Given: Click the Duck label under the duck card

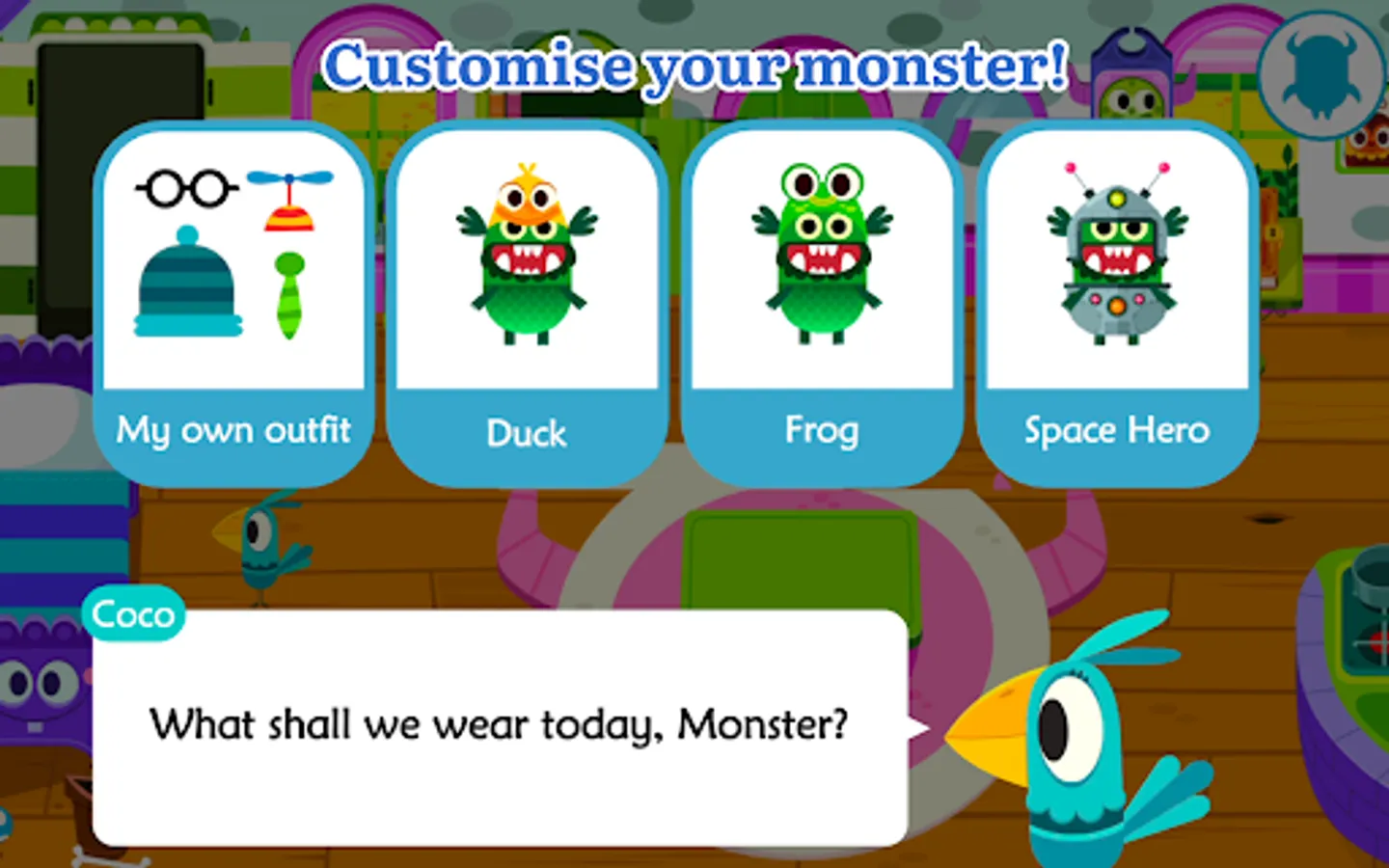Looking at the screenshot, I should (x=527, y=434).
